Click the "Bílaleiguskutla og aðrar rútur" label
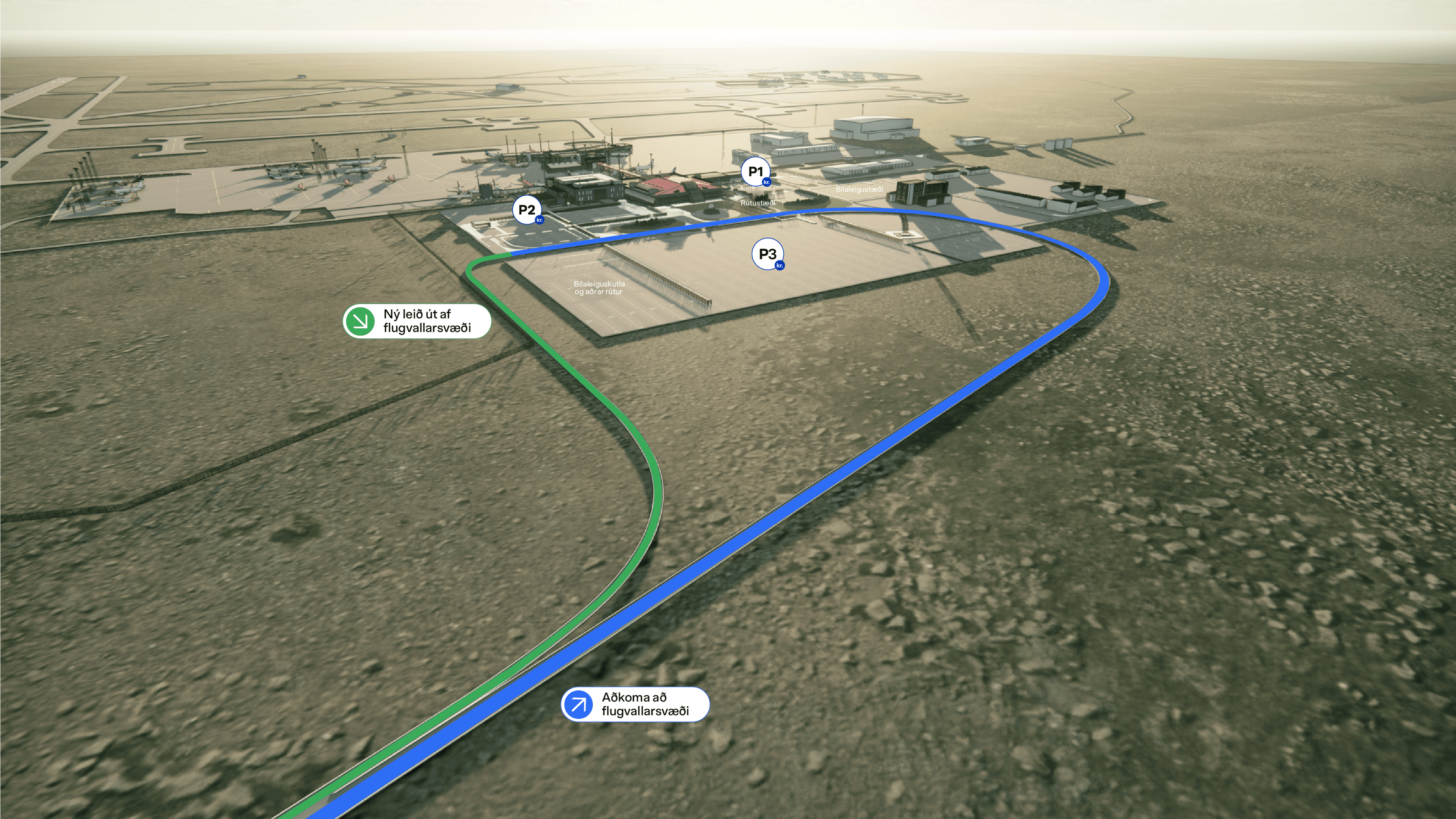Screen dimensions: 1456x819 click(x=599, y=288)
